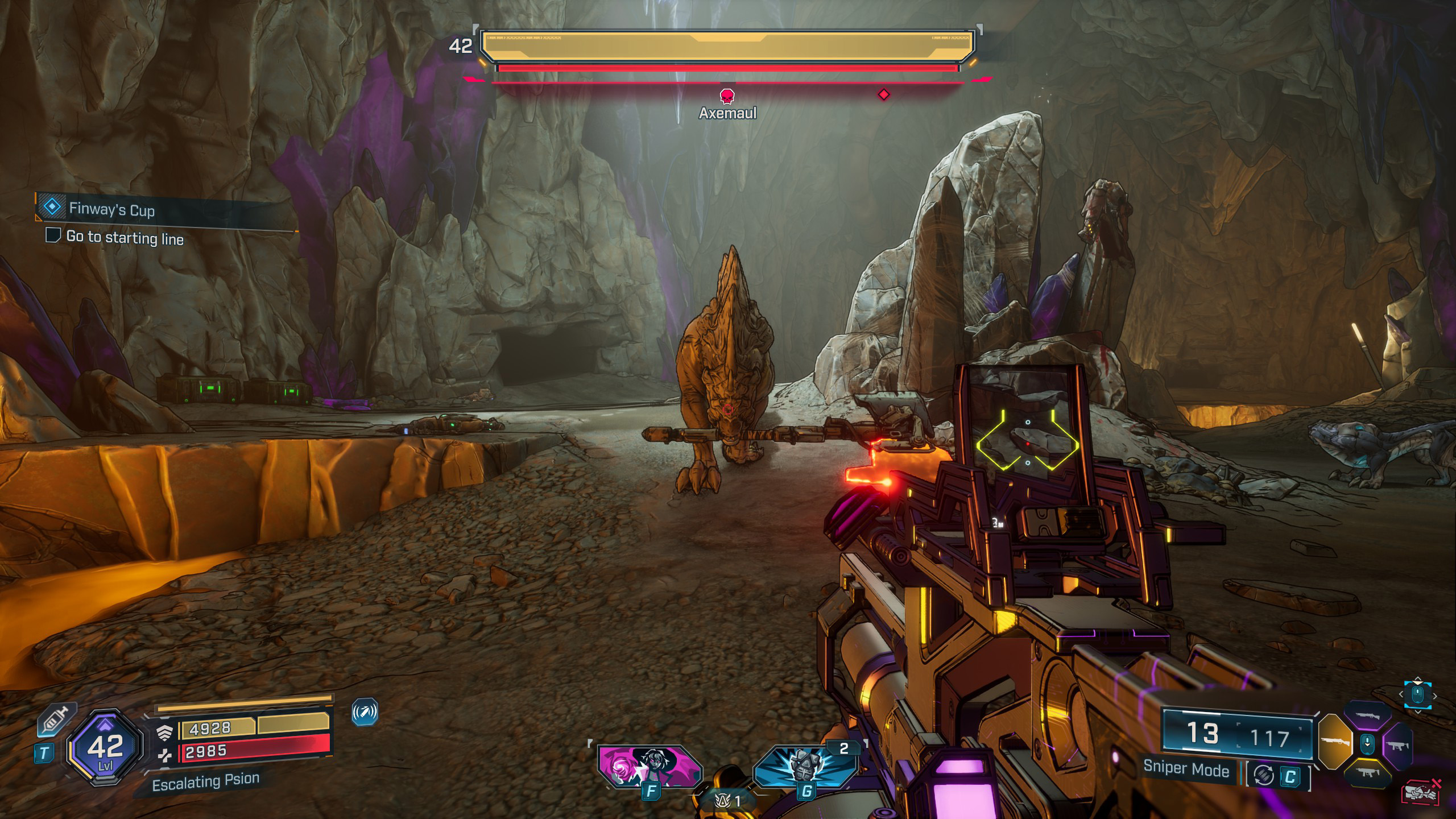Switch to the top purple shotgun slot
This screenshot has width=1456, height=819.
1367,716
